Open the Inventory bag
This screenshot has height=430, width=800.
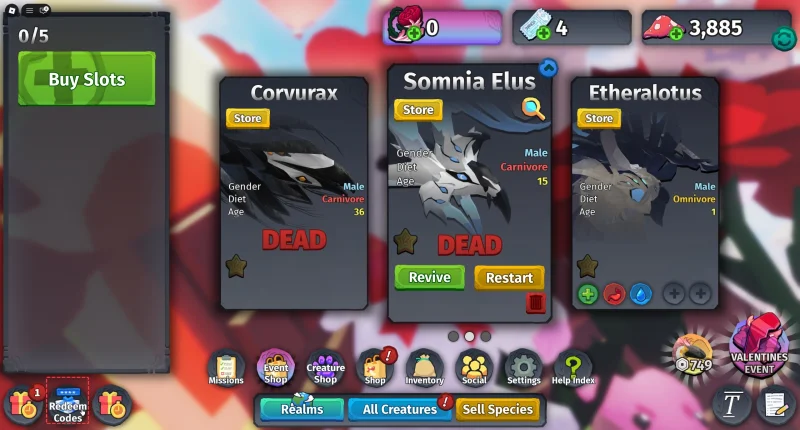pyautogui.click(x=424, y=368)
